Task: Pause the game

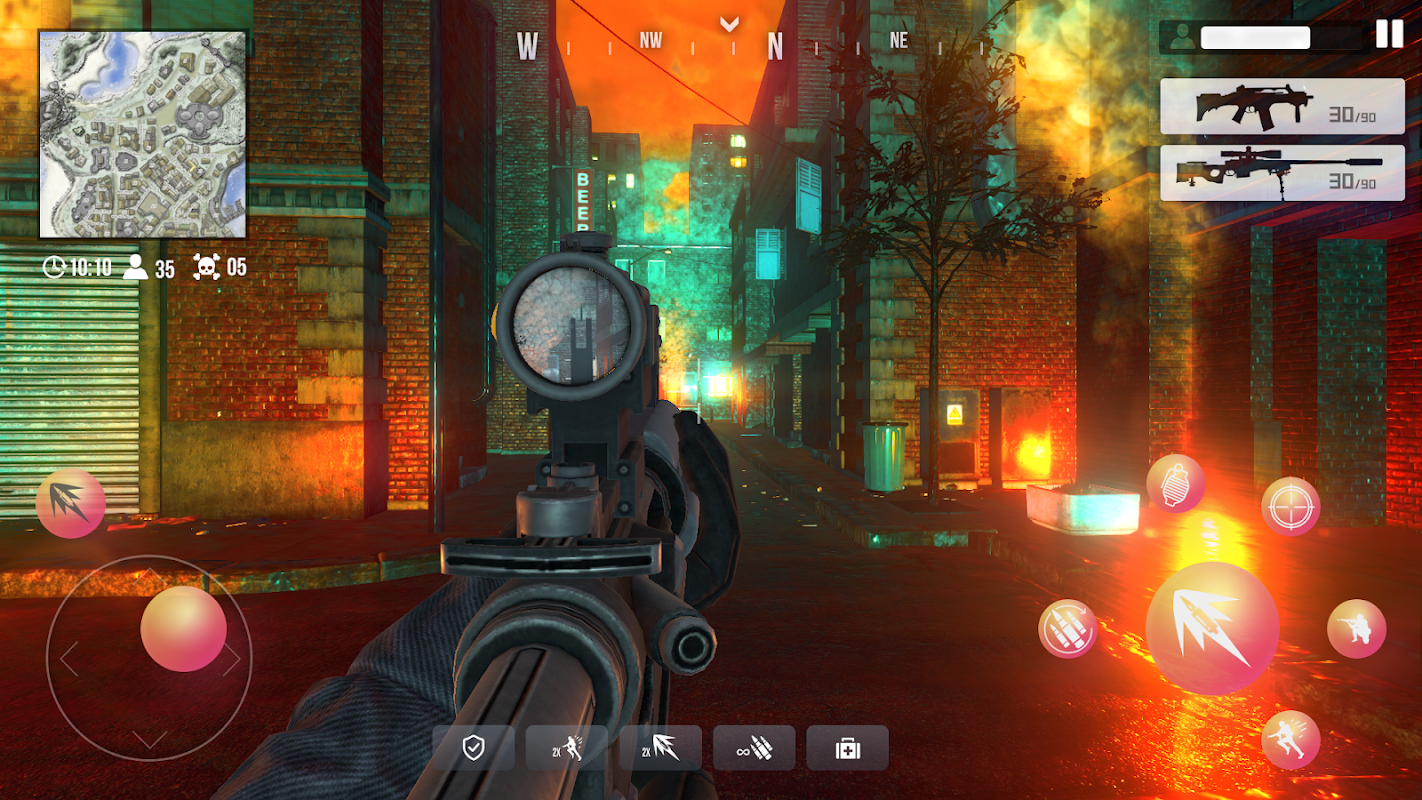Action: 1389,34
